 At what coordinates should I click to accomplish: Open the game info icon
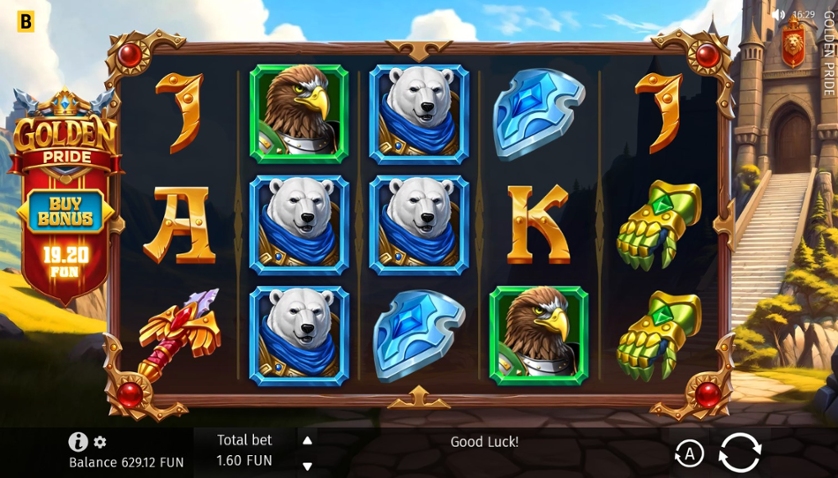tap(78, 441)
